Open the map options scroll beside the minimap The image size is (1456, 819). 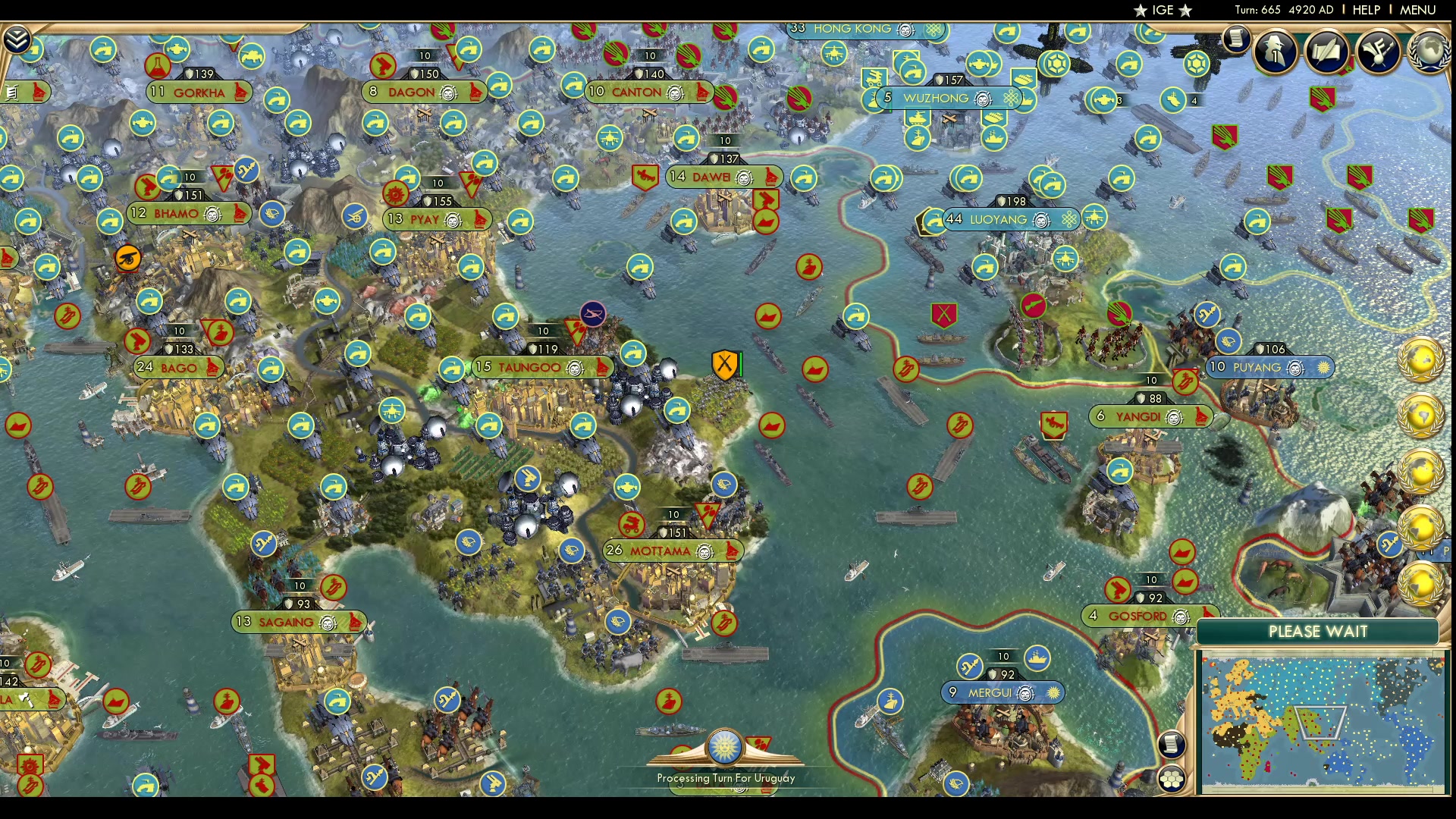(x=1172, y=742)
